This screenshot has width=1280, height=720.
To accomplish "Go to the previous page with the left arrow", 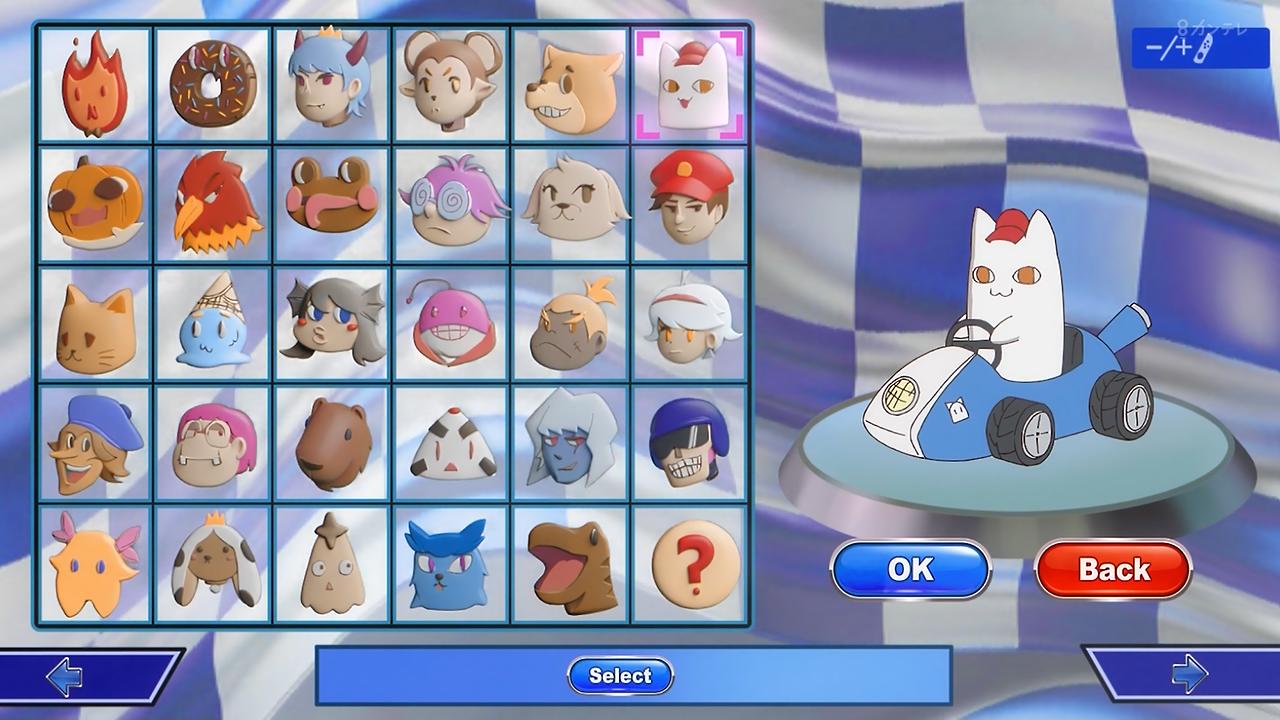I will [x=66, y=677].
